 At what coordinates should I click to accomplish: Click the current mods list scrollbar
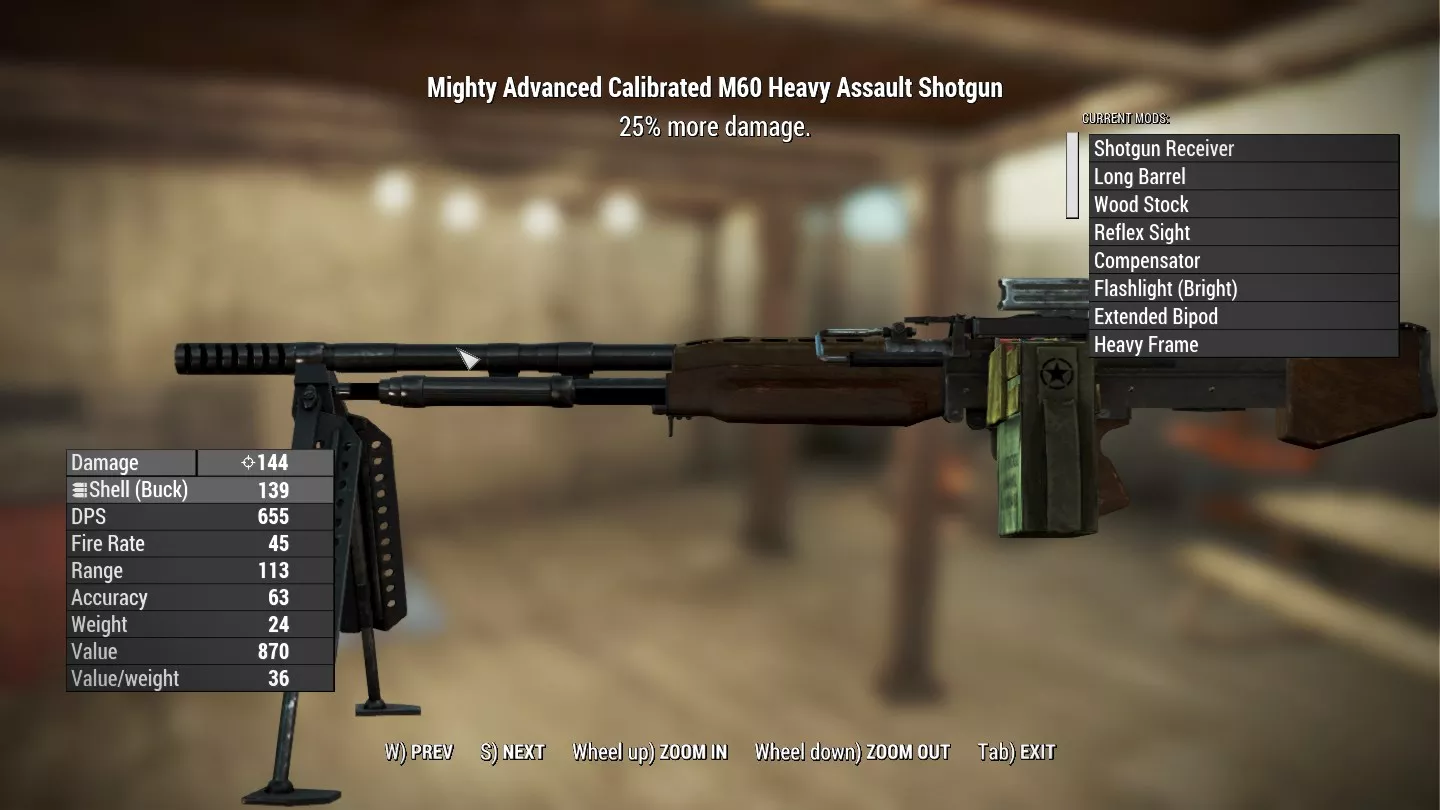(1072, 176)
